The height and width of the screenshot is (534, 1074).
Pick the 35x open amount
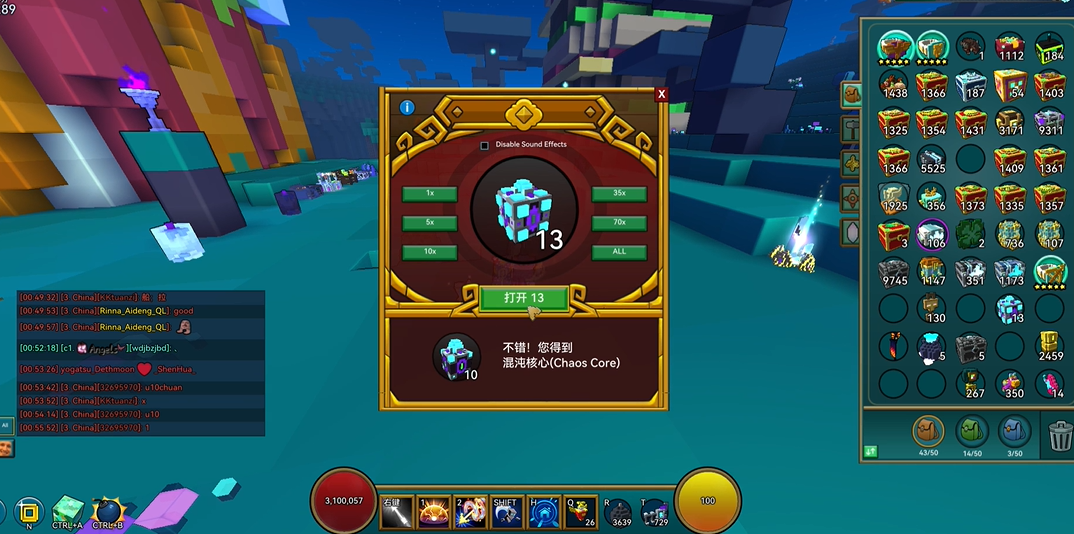[619, 194]
